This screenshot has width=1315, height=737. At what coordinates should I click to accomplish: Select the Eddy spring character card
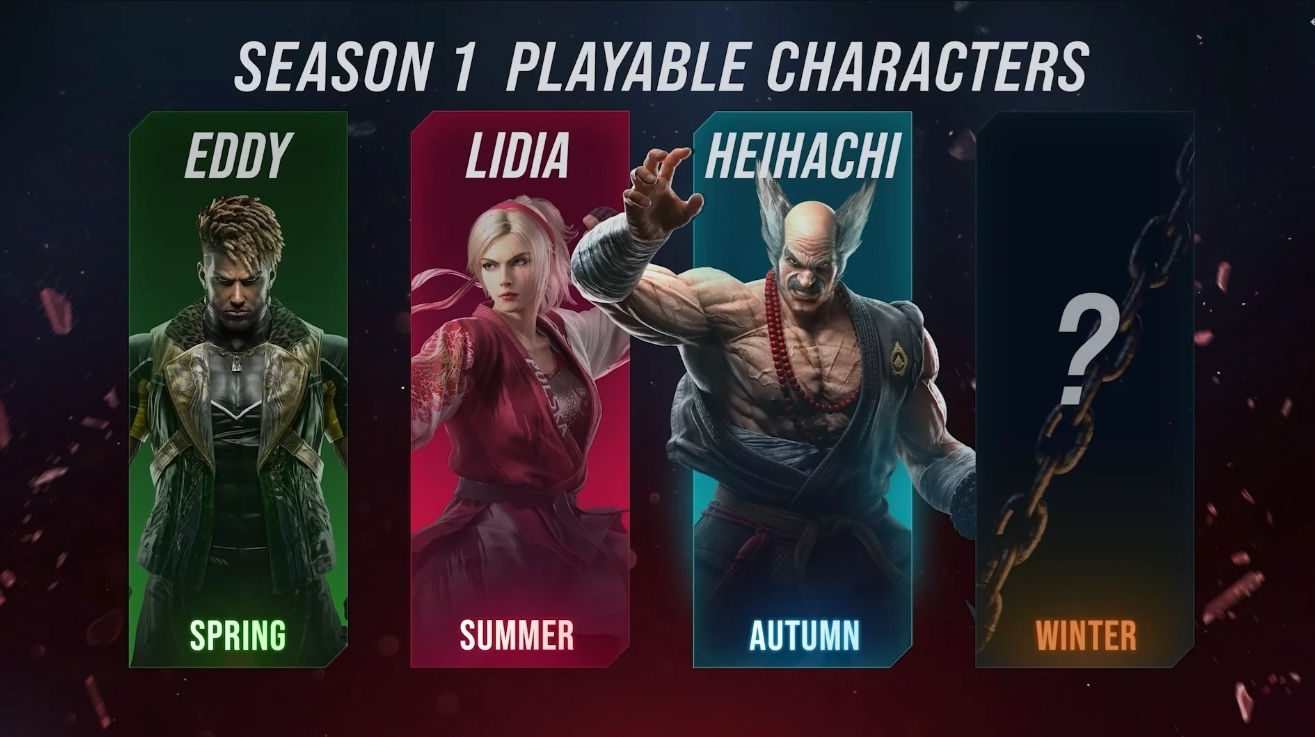pos(238,390)
